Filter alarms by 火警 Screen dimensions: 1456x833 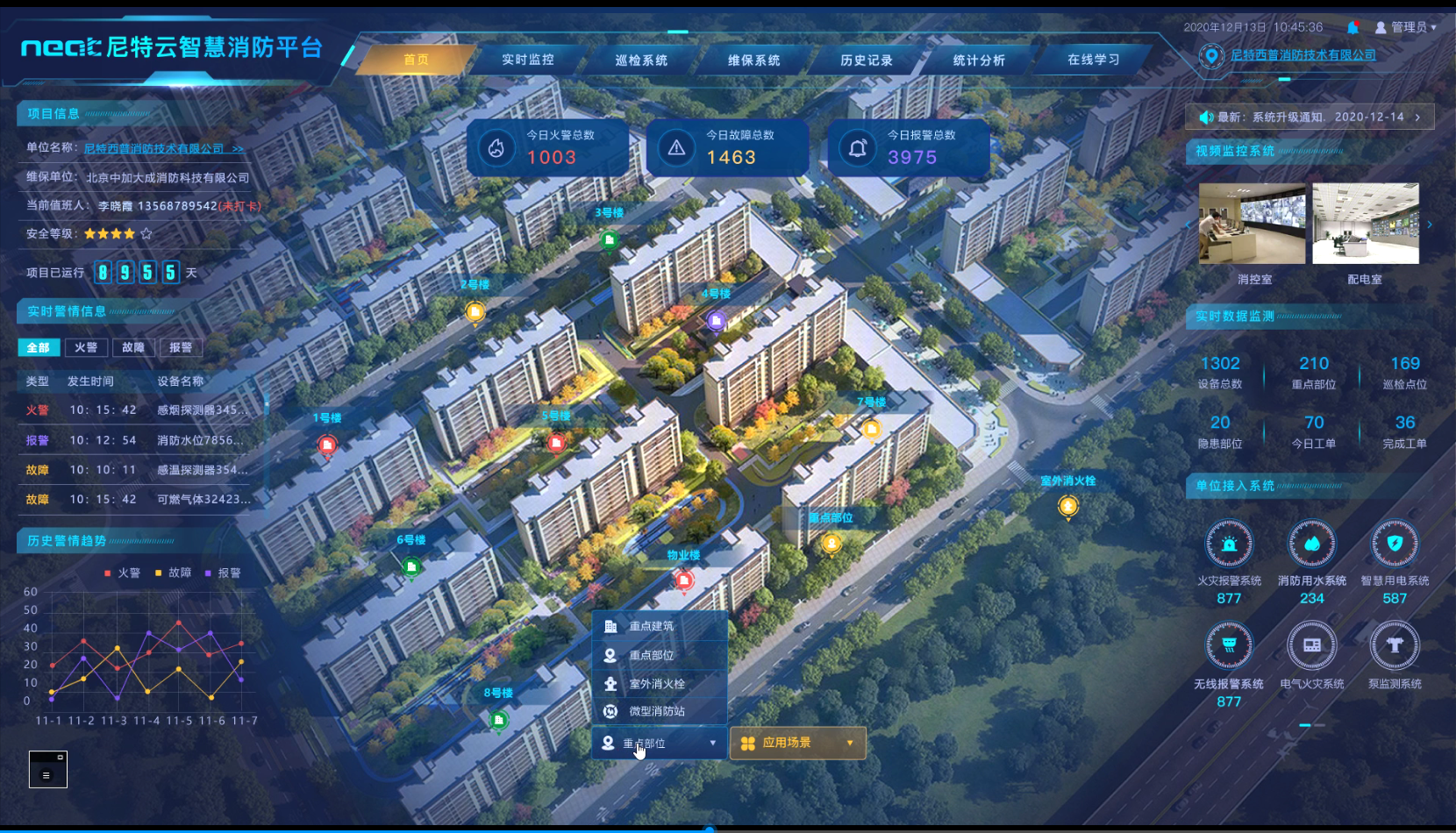tap(86, 347)
